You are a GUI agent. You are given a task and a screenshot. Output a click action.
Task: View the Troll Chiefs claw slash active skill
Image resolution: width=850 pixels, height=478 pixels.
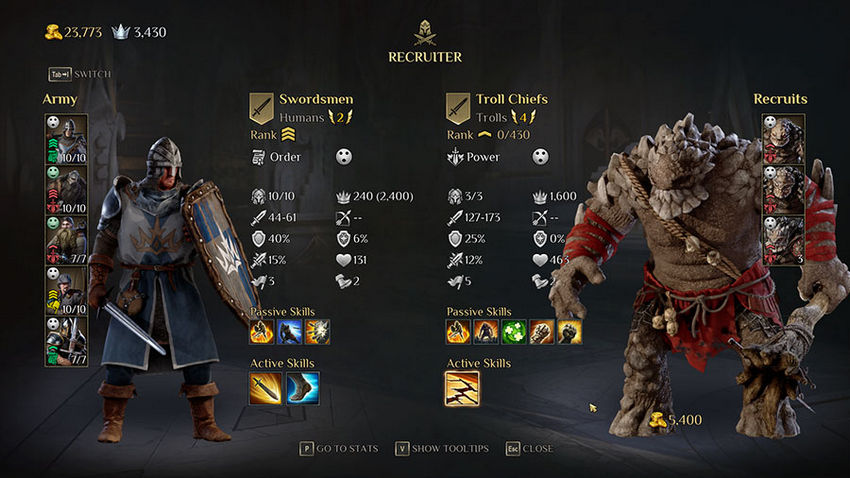461,388
